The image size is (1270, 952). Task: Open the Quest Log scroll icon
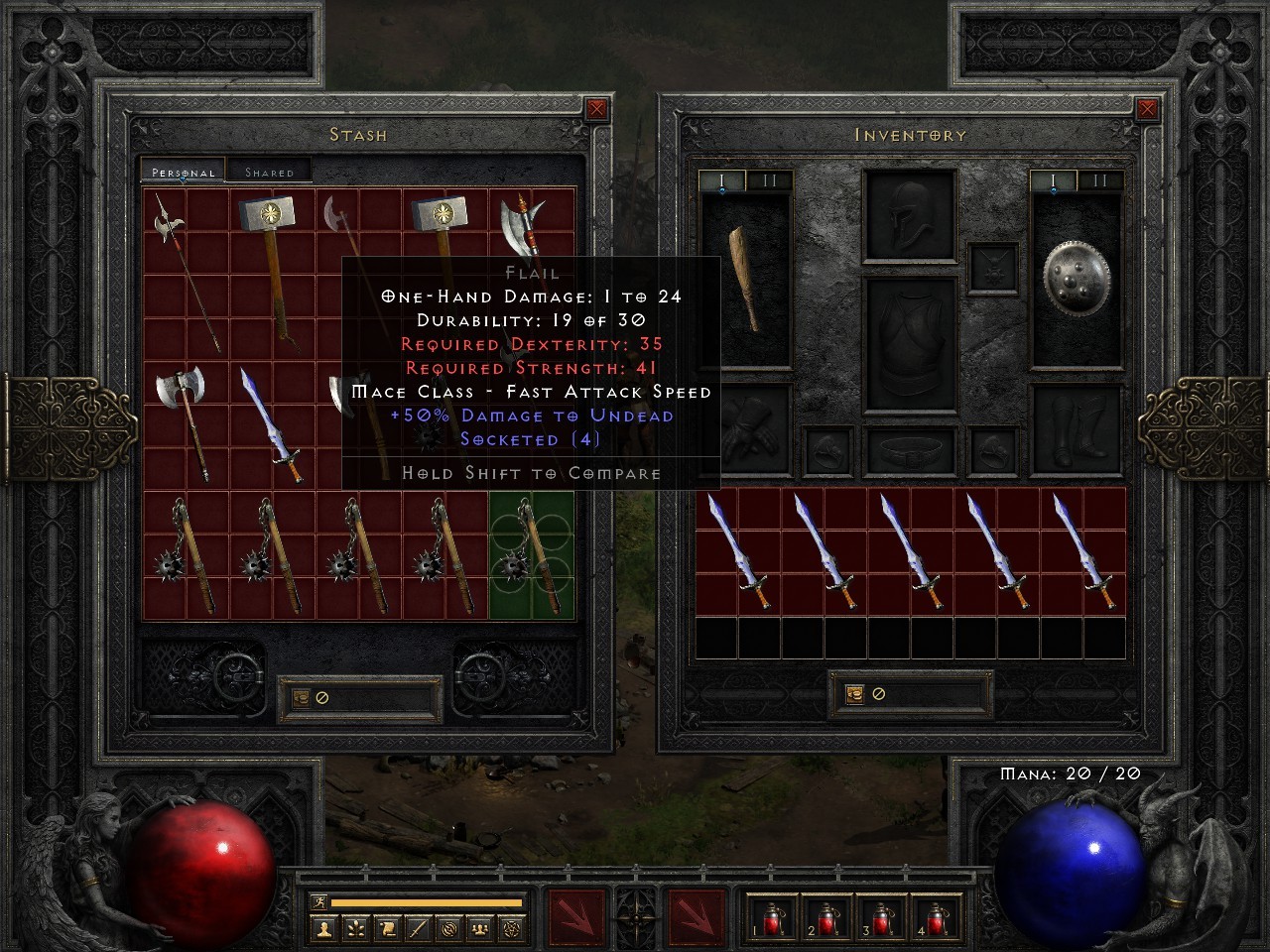pos(386,930)
